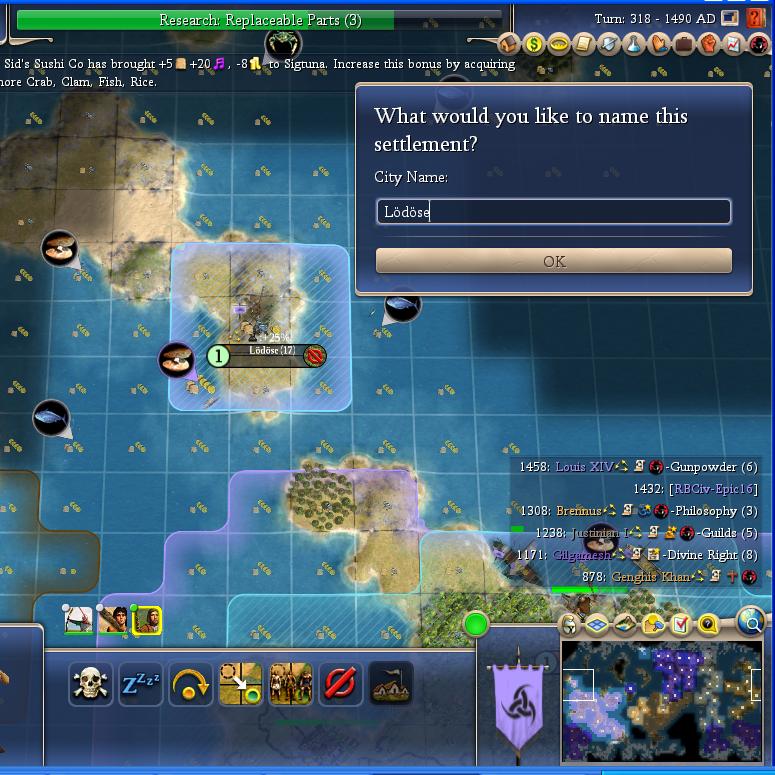Click the City Name text field
The image size is (775, 775).
(x=553, y=211)
